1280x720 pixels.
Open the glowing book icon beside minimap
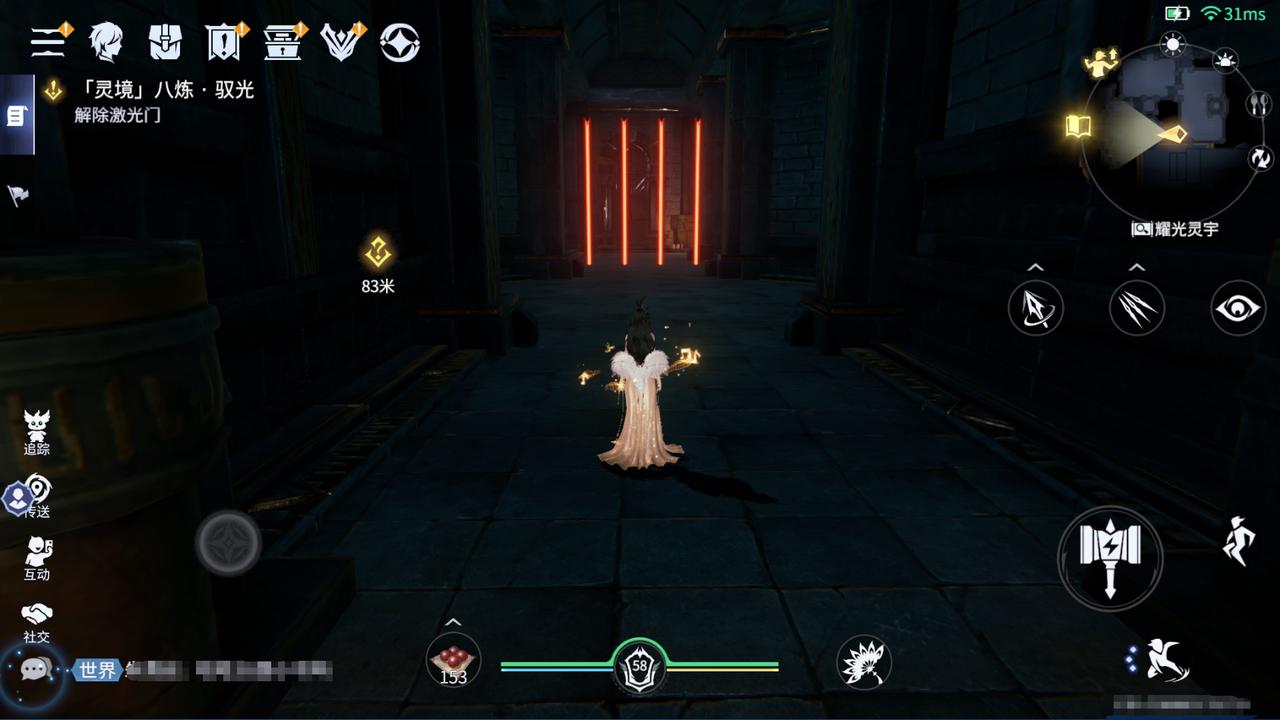[1078, 126]
